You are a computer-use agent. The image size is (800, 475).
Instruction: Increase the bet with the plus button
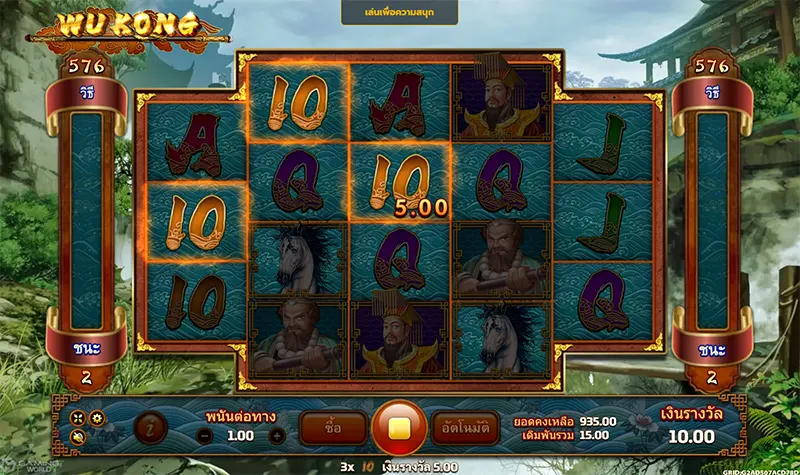pos(277,436)
